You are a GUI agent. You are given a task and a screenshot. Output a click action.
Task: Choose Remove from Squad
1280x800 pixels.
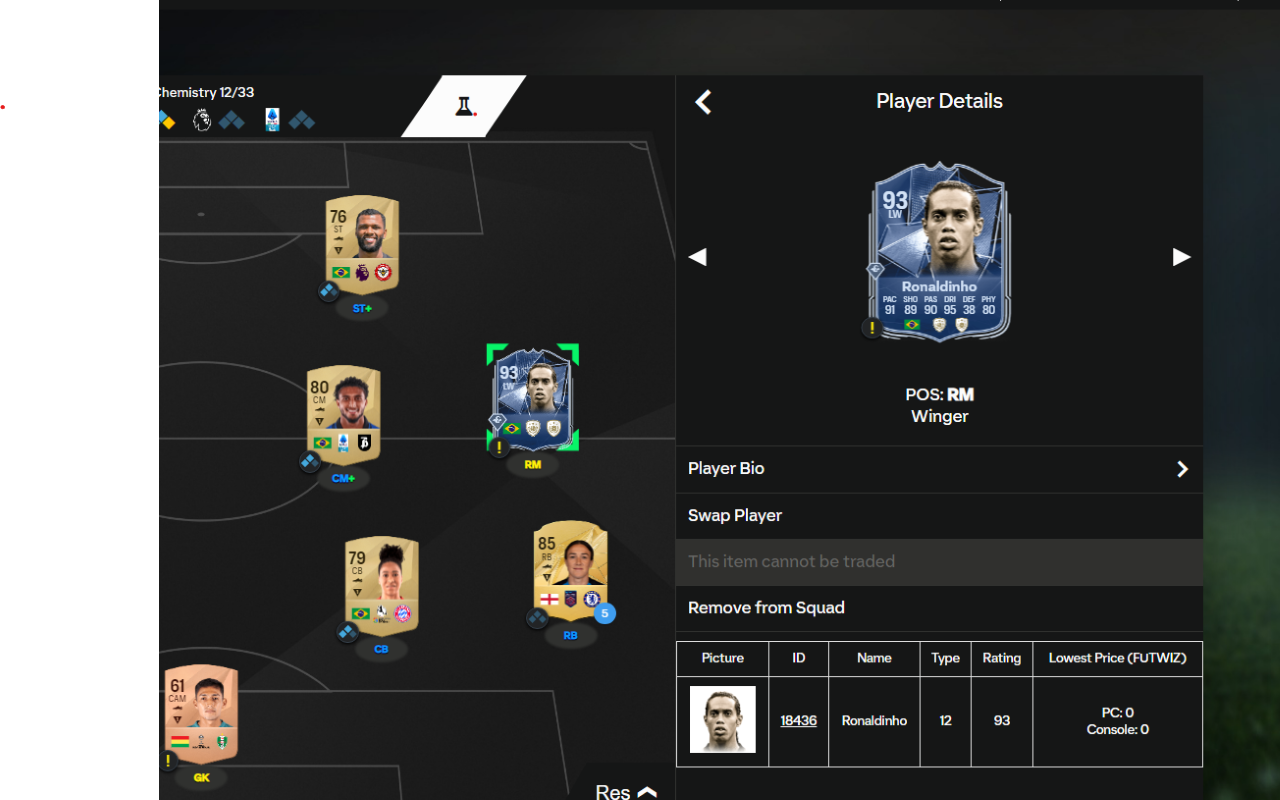click(766, 607)
